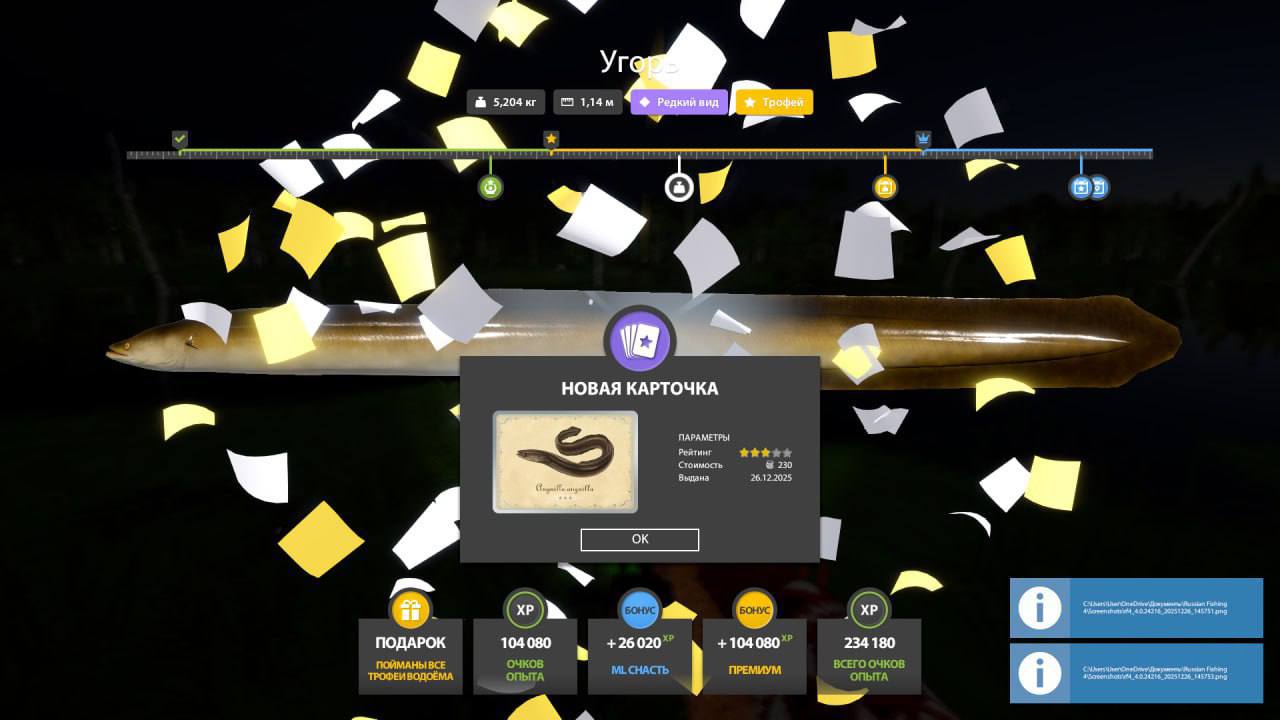Select the white marker icon below the scale
The width and height of the screenshot is (1280, 720).
(679, 187)
